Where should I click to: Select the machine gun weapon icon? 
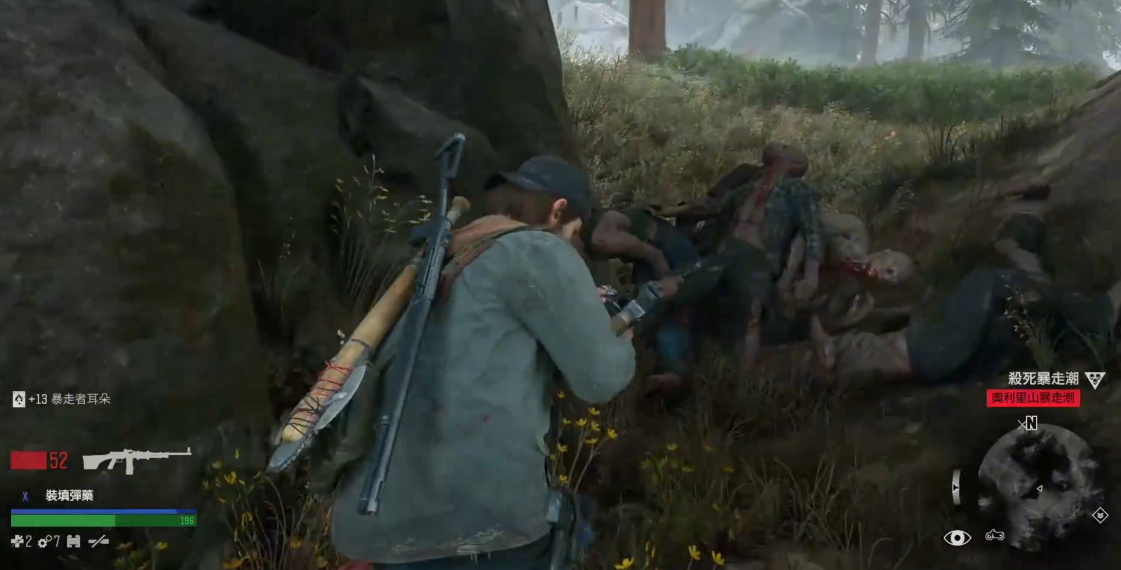[x=136, y=459]
